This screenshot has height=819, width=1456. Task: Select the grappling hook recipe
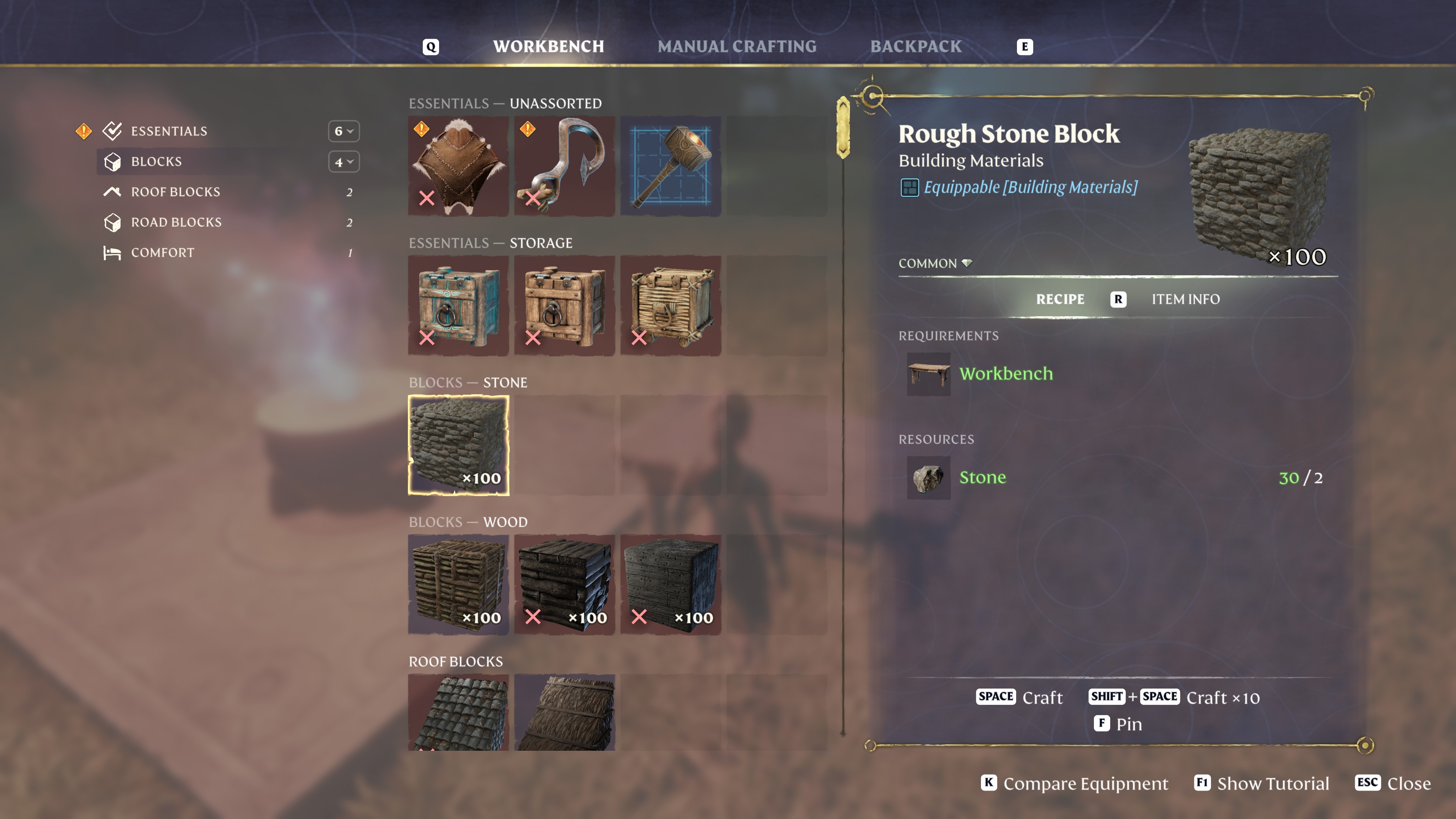[x=564, y=166]
